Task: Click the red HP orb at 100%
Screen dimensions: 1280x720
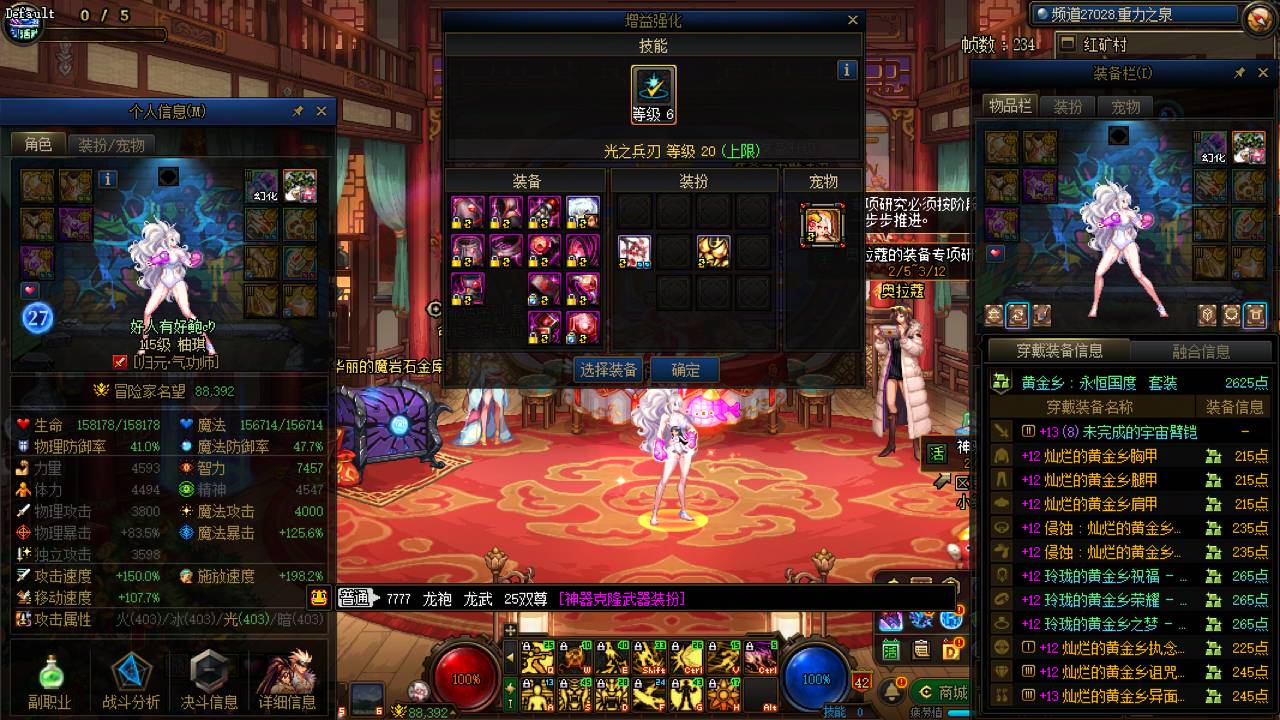Action: point(462,677)
